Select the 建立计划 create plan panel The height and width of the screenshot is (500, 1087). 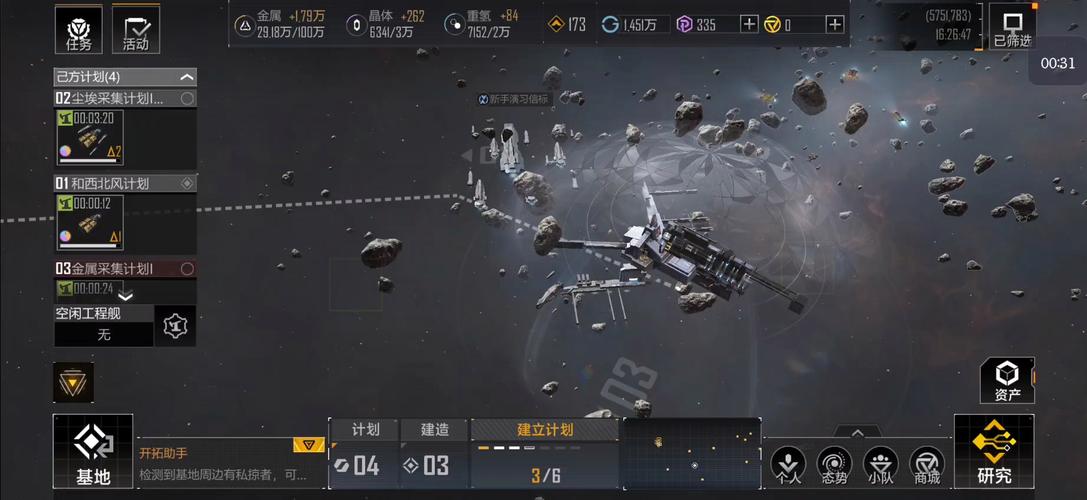(x=545, y=455)
